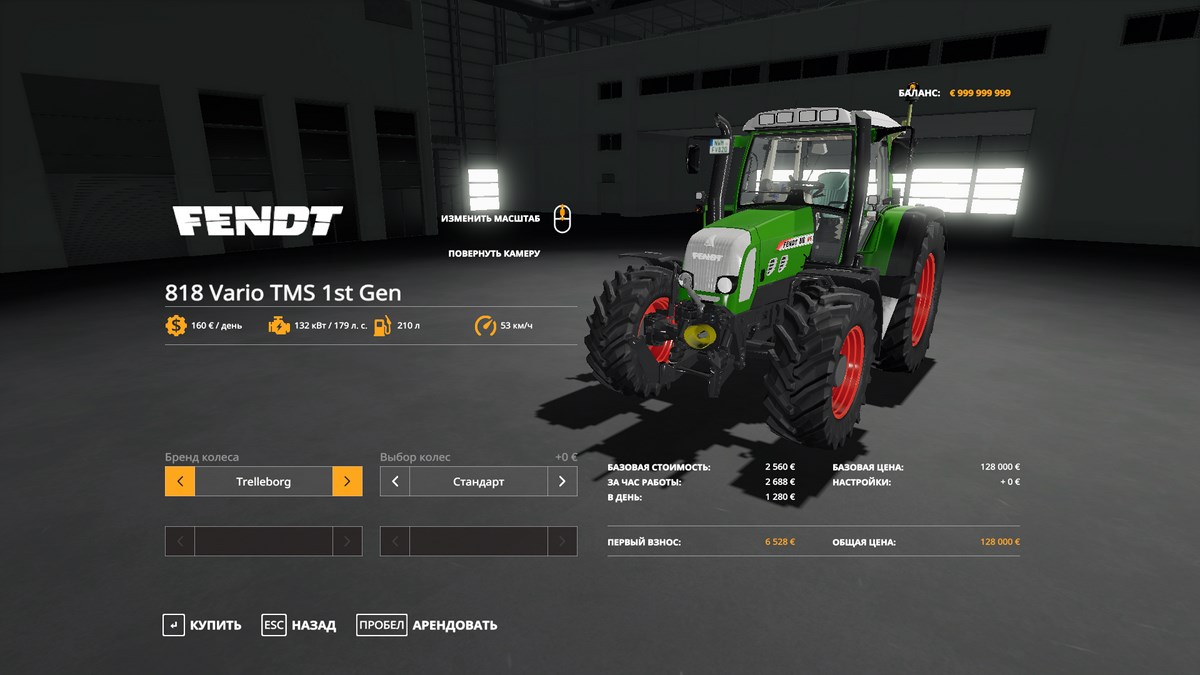Go back with the Назад button

tap(299, 625)
